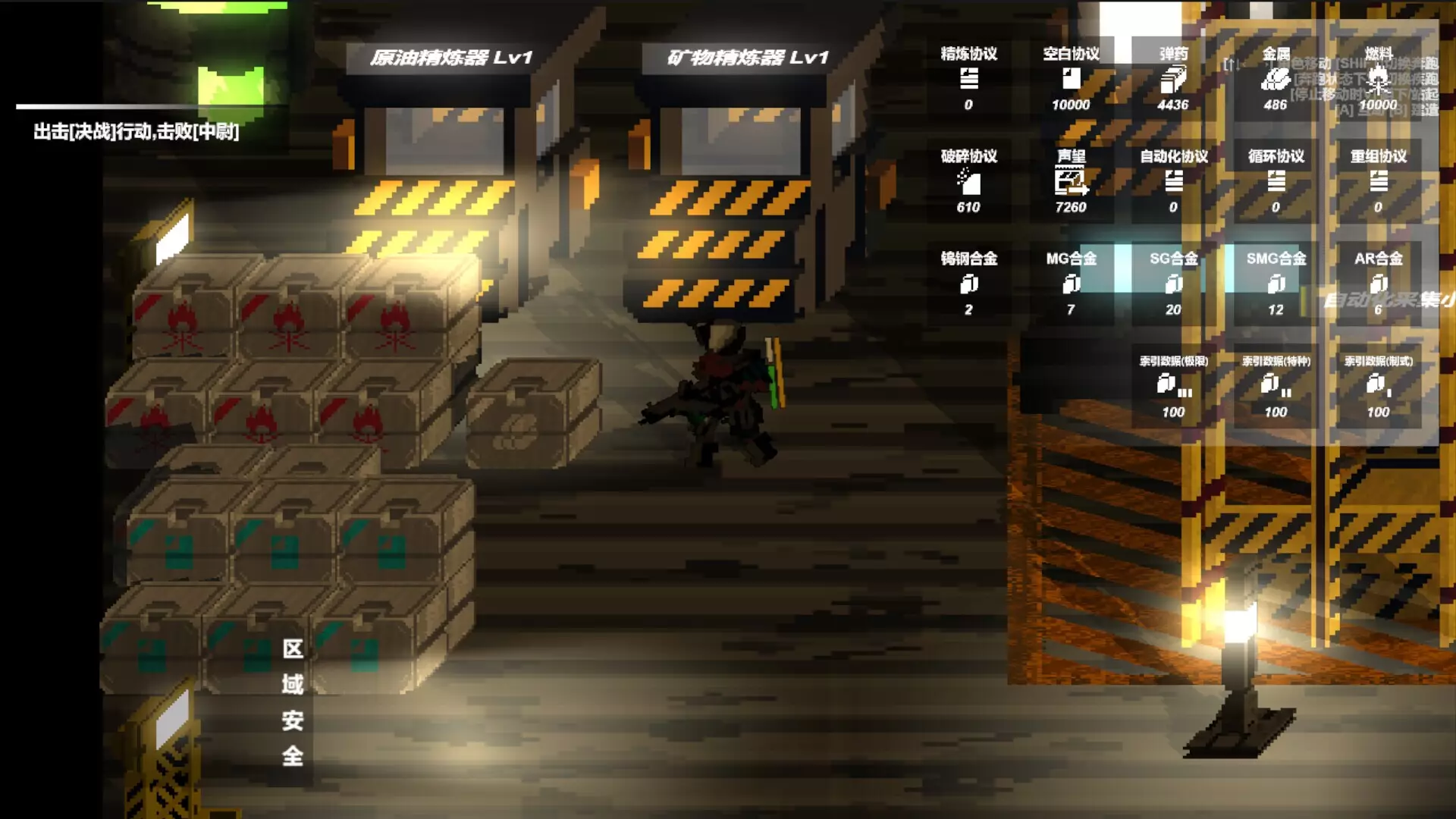This screenshot has height=819, width=1456.
Task: Choose the MG合金 alloy slot
Action: click(x=1071, y=284)
